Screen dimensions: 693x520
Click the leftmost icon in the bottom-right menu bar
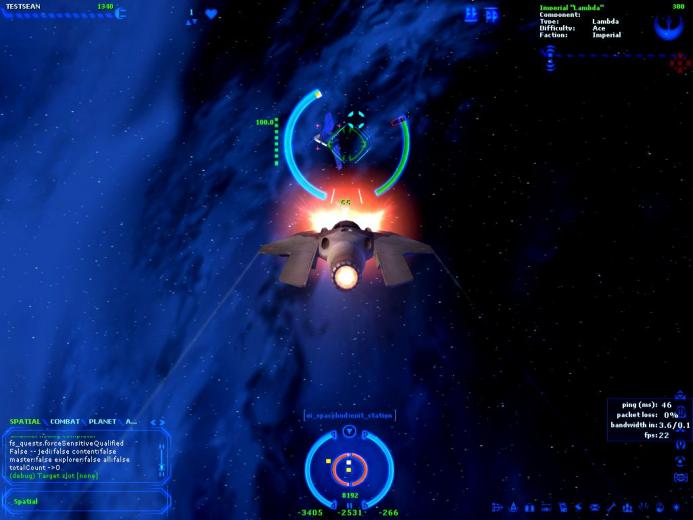click(x=498, y=508)
